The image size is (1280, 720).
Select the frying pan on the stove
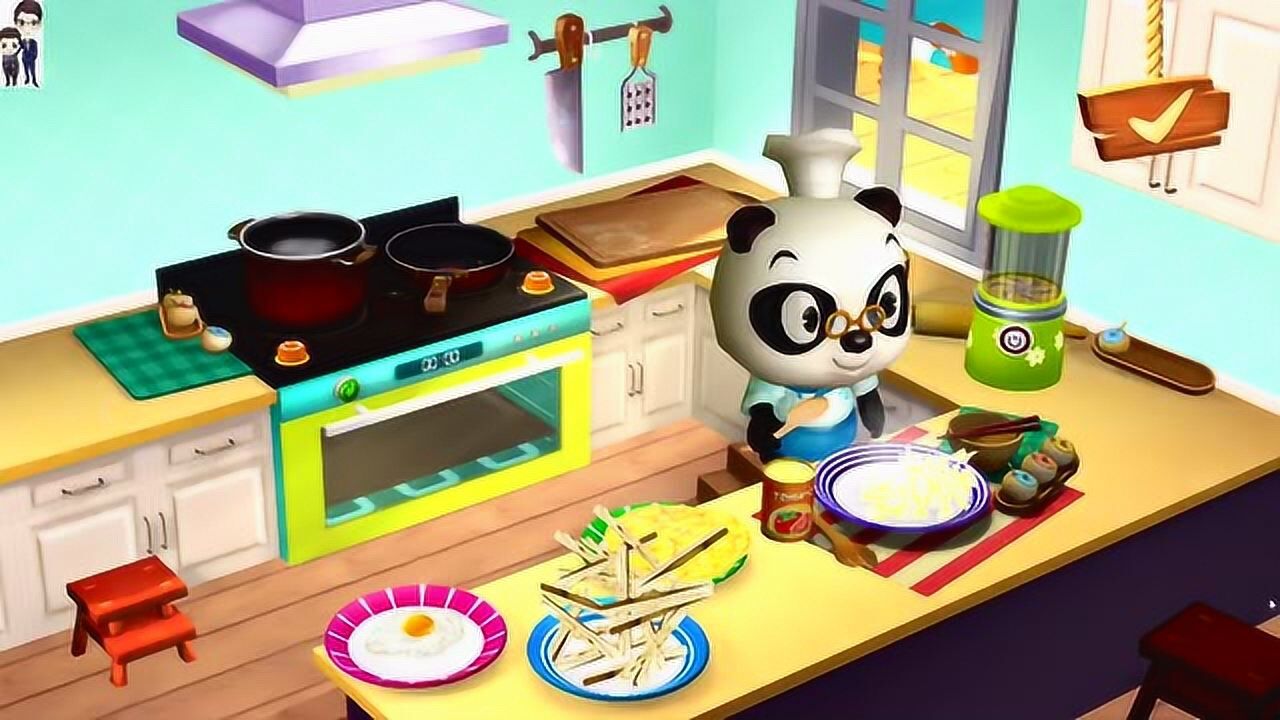448,250
